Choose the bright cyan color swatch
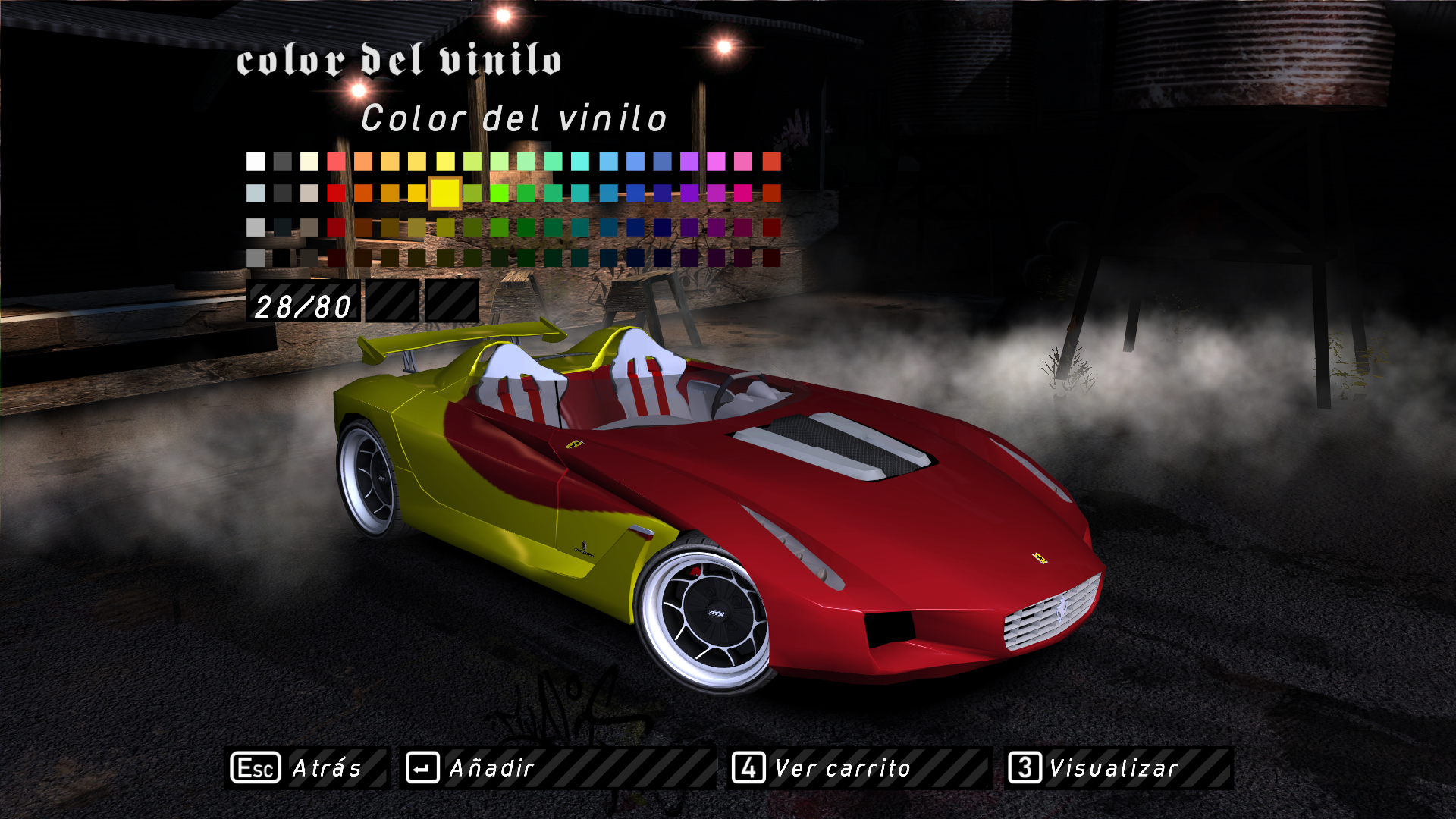 (580, 161)
